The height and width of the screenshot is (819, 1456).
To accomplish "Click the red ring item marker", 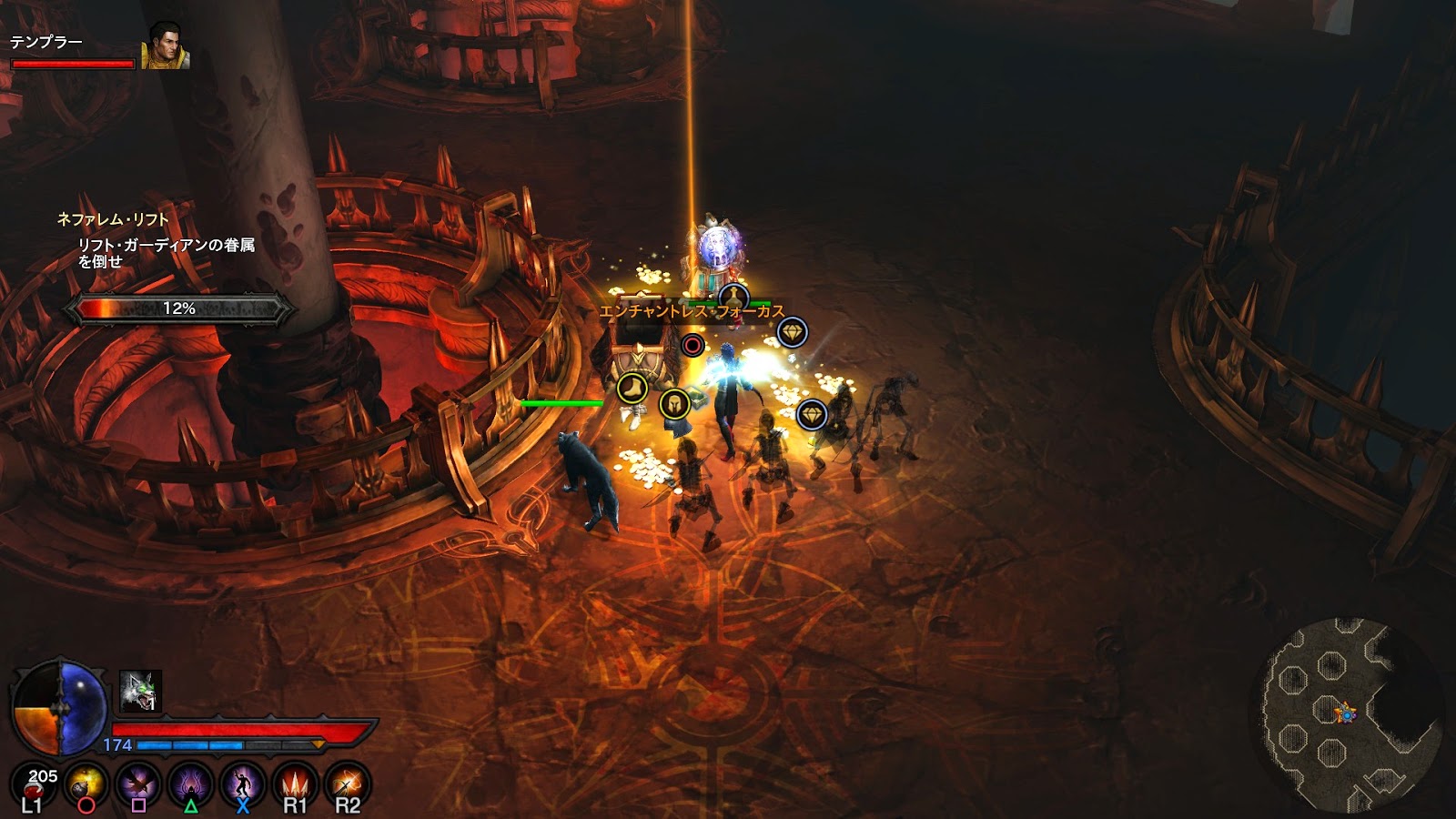I will click(x=692, y=344).
